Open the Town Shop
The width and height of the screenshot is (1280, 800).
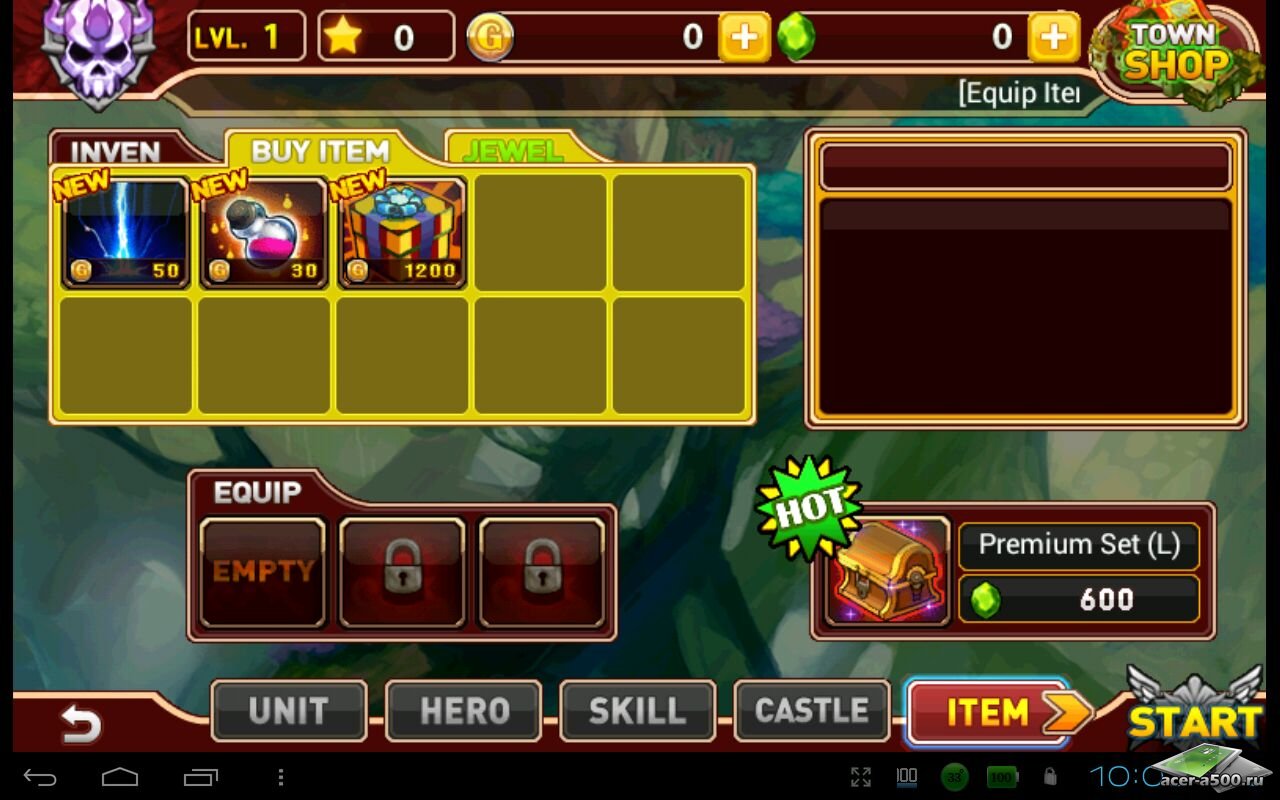[1176, 52]
